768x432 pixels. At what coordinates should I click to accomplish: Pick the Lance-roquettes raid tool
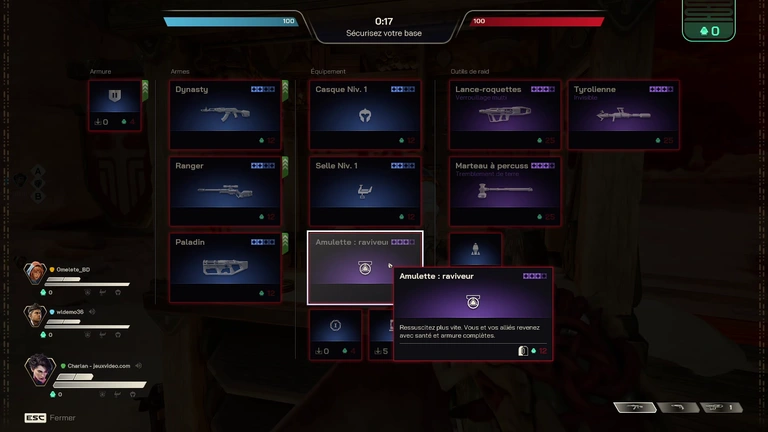tap(504, 114)
